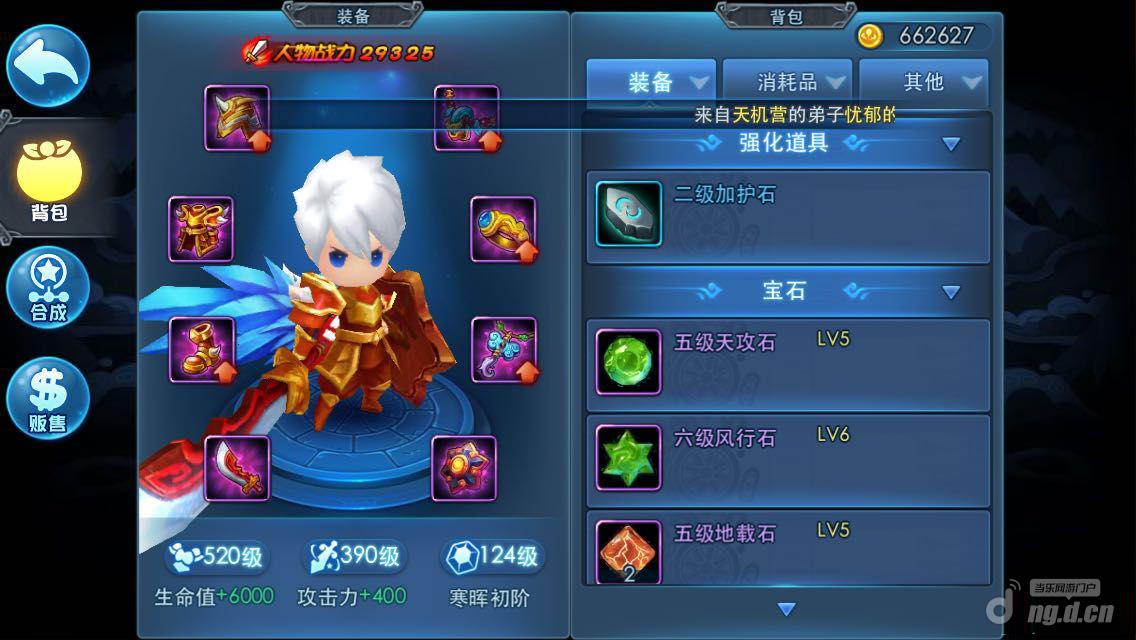Screen dimensions: 1136x640
Task: Select the blue gem ring slot
Action: point(503,229)
